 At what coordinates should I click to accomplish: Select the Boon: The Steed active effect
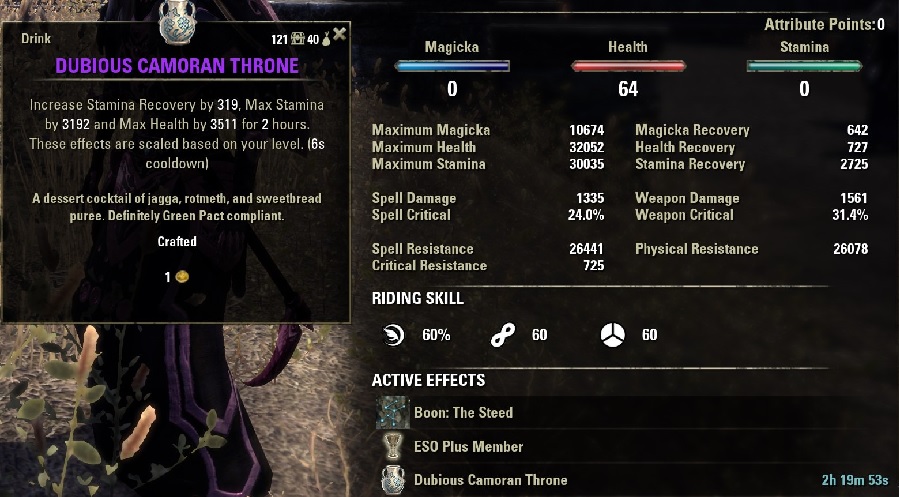pyautogui.click(x=463, y=412)
